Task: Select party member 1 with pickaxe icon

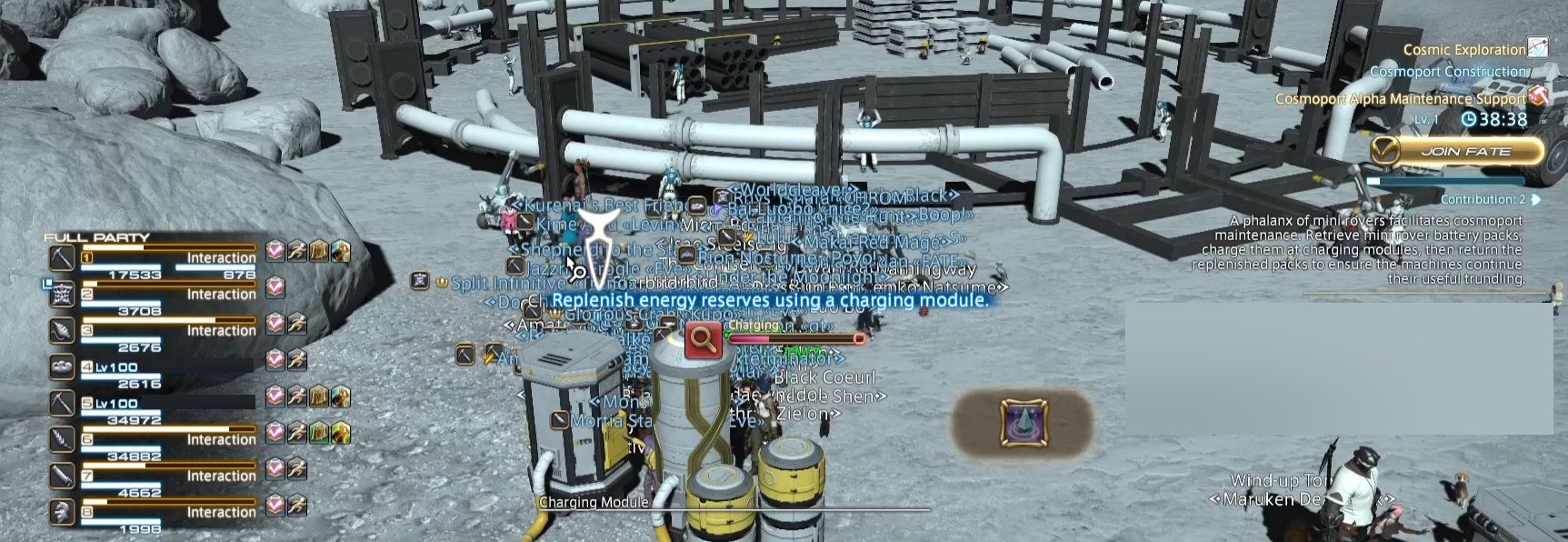Action: [62, 258]
